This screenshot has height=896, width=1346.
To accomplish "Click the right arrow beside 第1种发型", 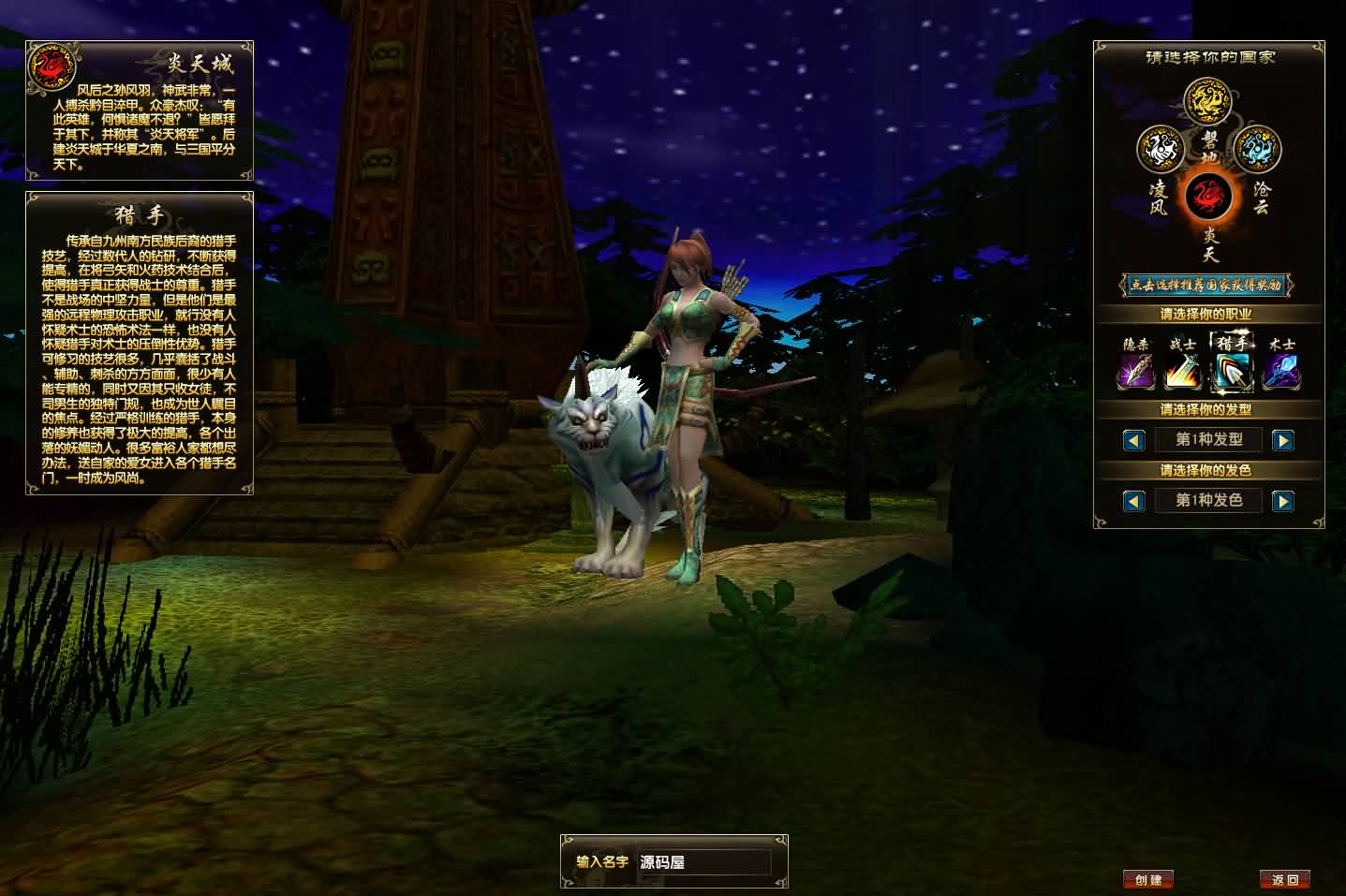I will [x=1284, y=440].
